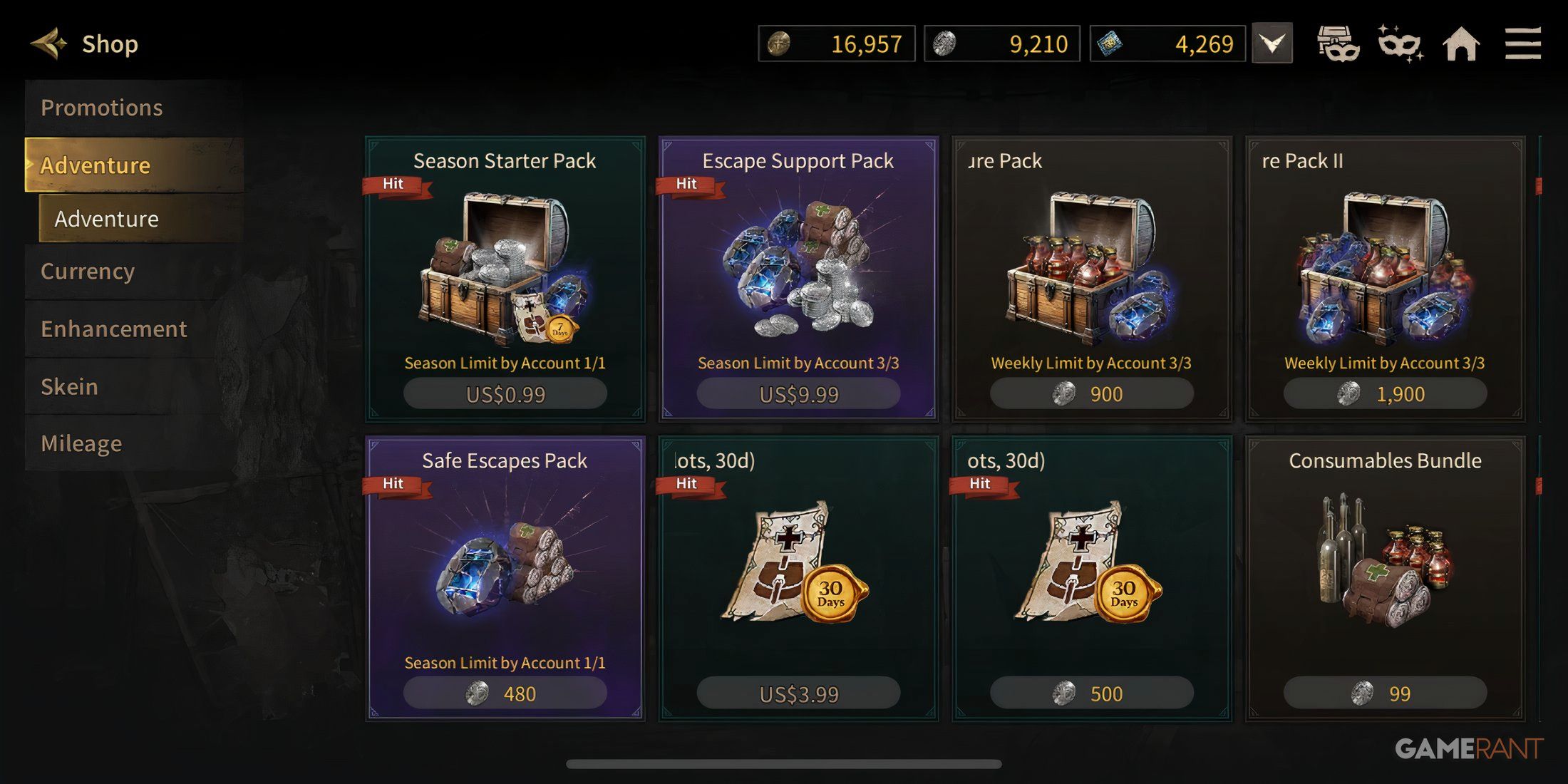The height and width of the screenshot is (784, 1568).
Task: Click the back arrow next to Shop
Action: pyautogui.click(x=48, y=43)
